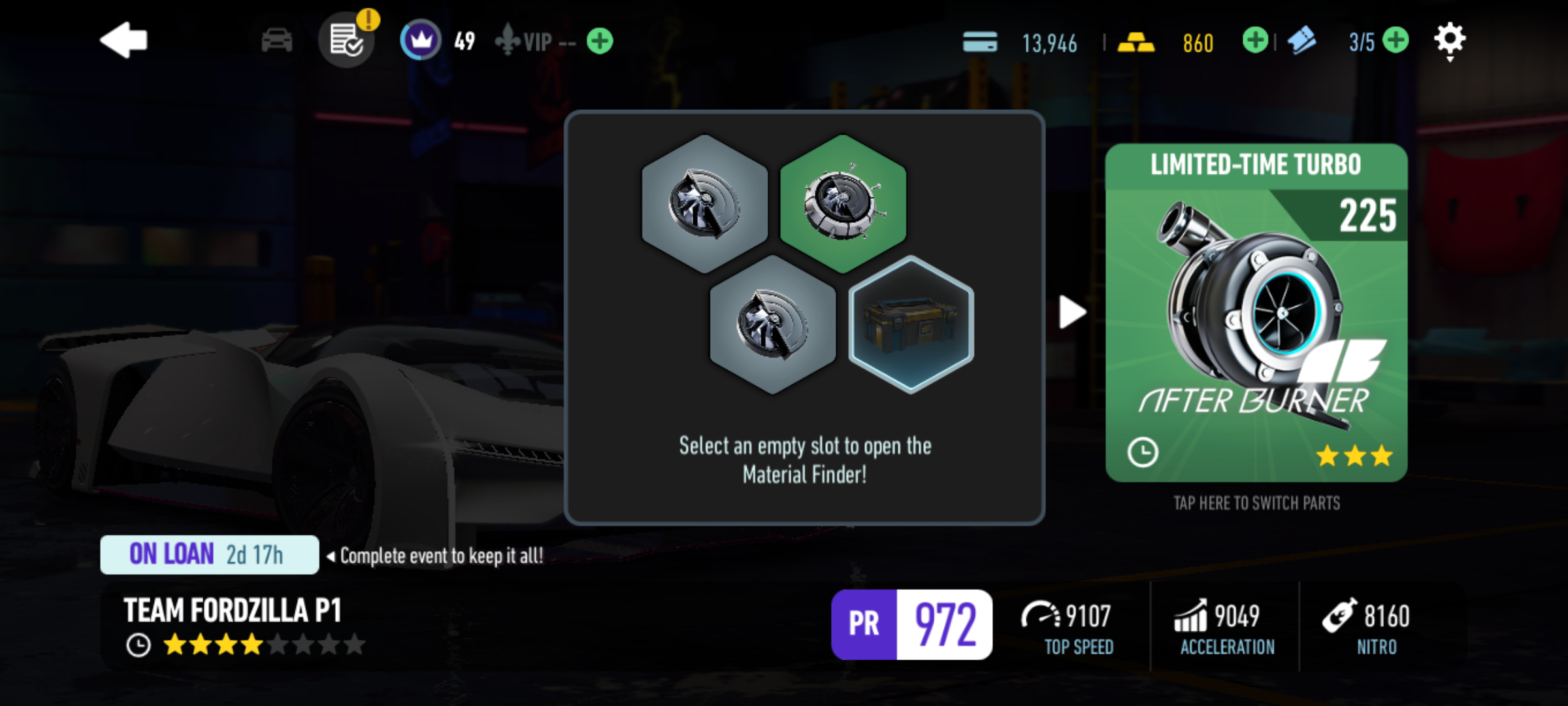The width and height of the screenshot is (1568, 706).
Task: Add gold with the green plus
Action: [x=1254, y=41]
